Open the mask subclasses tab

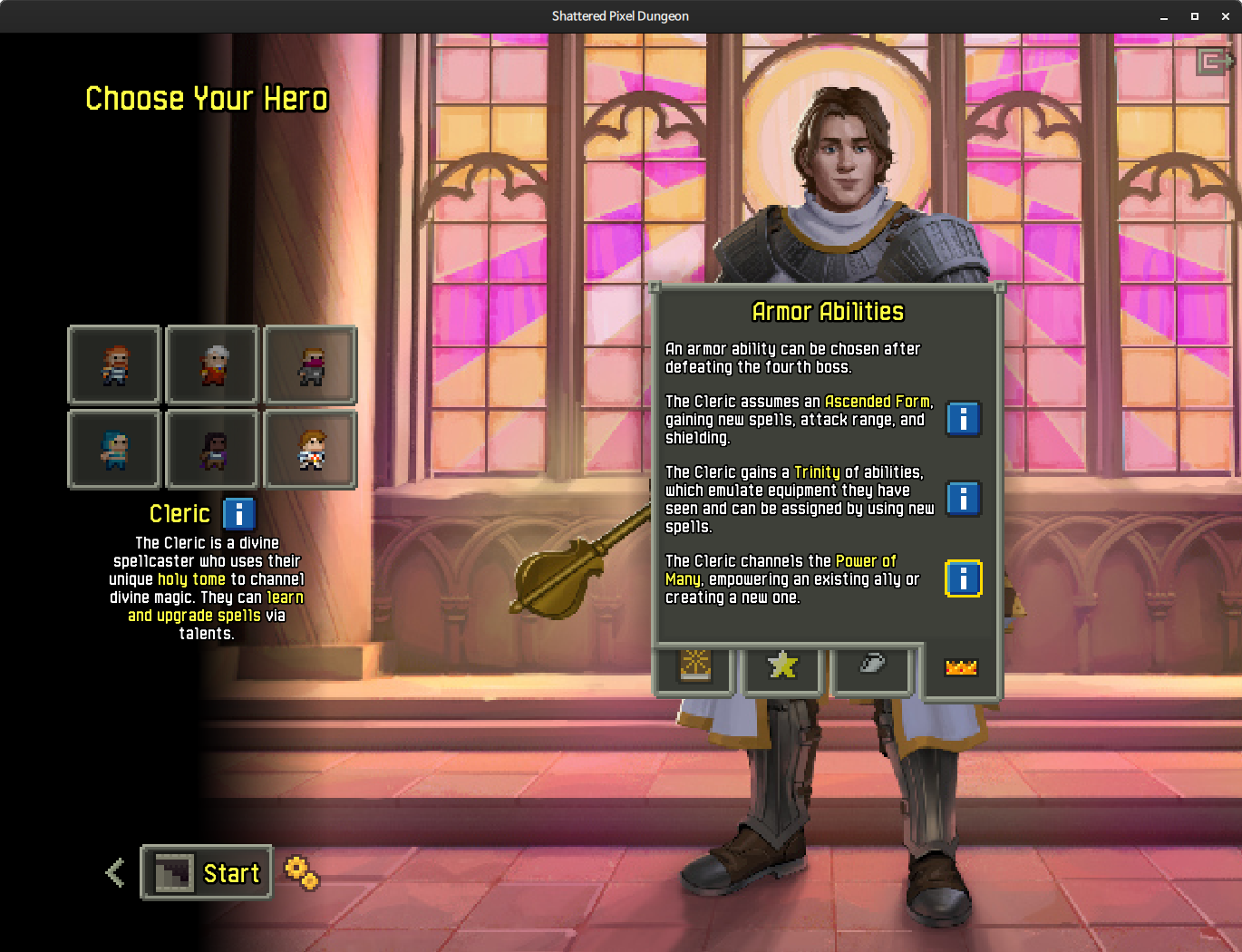871,665
